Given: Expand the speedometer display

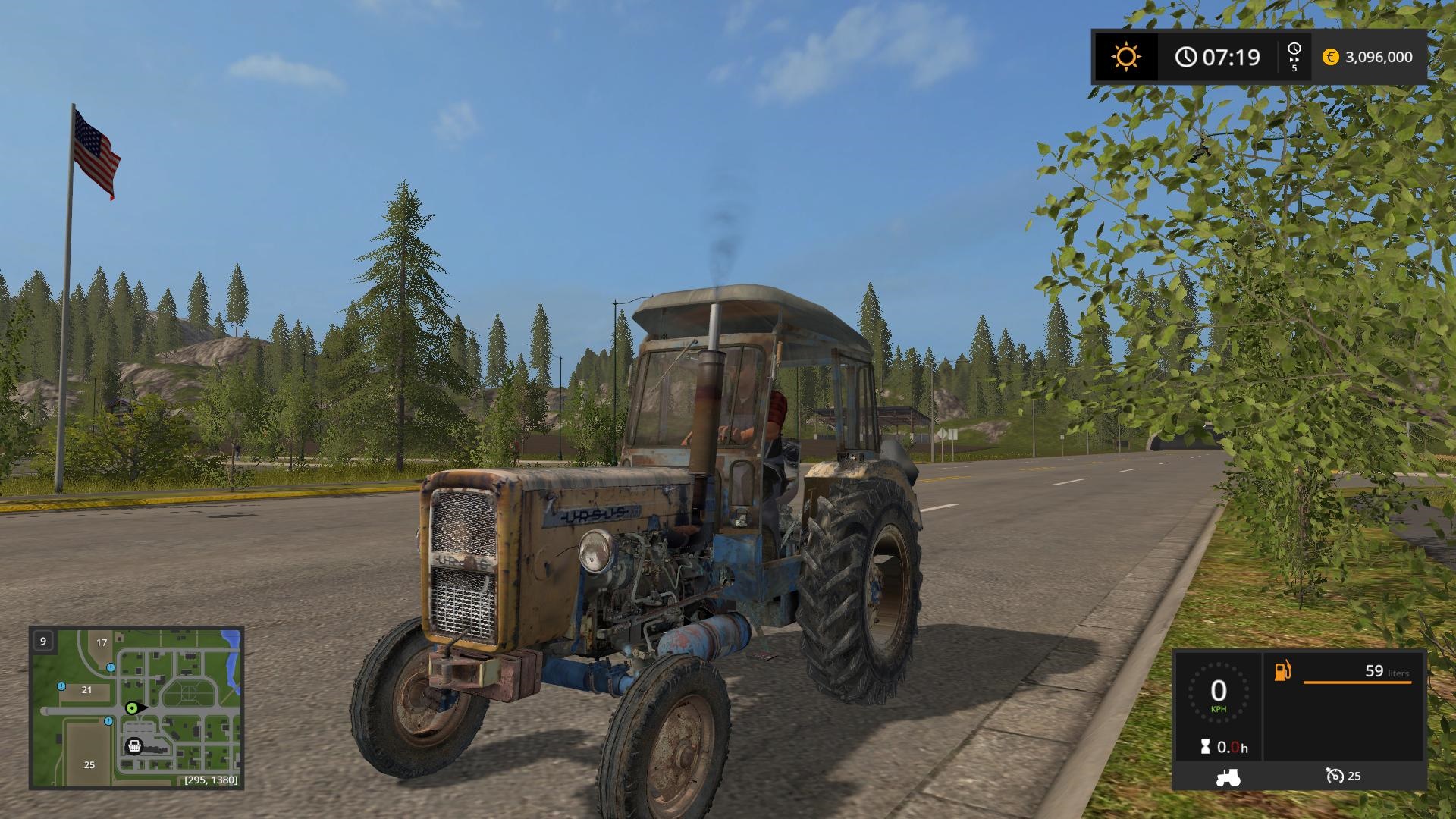Looking at the screenshot, I should [x=1218, y=693].
